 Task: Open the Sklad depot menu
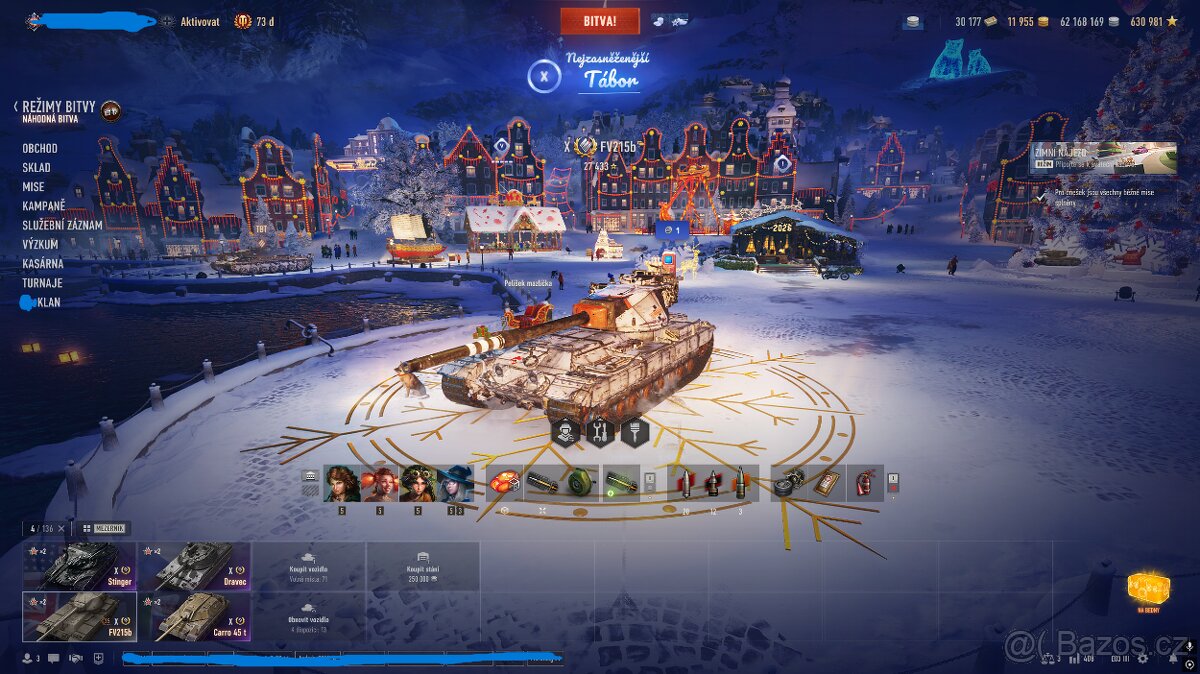point(37,168)
